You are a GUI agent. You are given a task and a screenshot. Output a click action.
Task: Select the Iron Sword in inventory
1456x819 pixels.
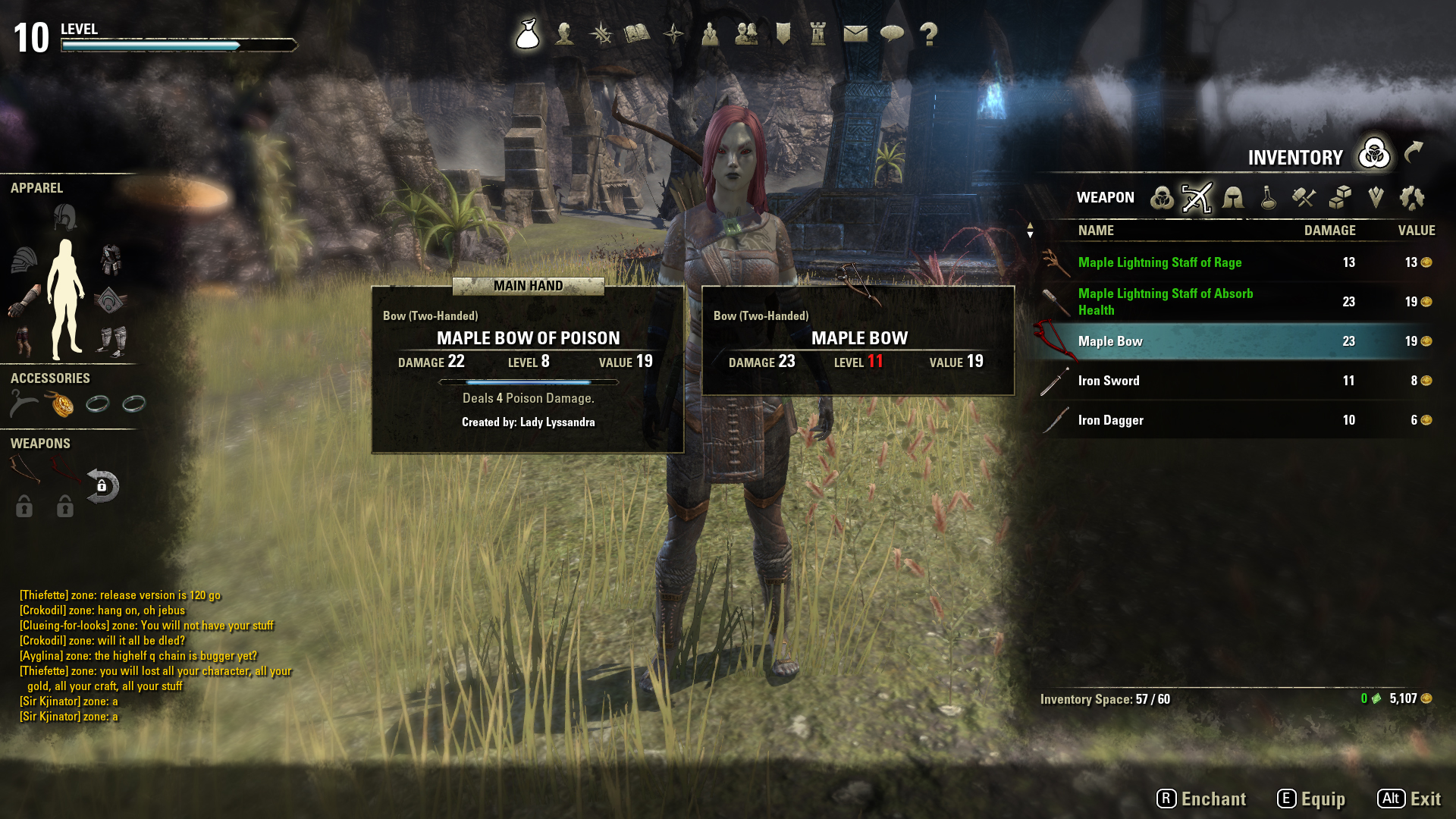(x=1109, y=381)
